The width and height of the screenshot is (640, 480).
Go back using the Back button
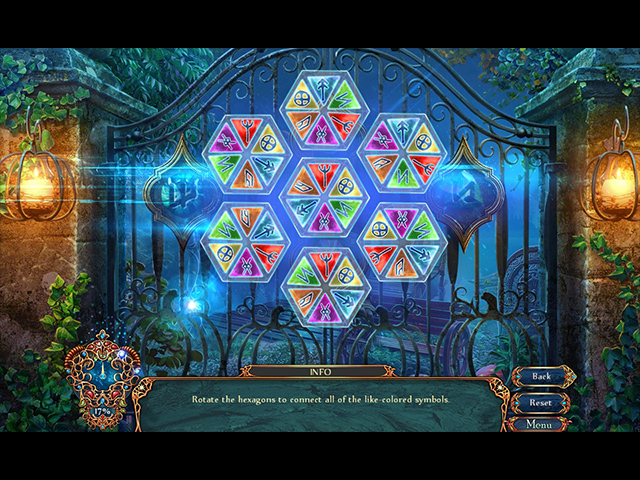[541, 376]
